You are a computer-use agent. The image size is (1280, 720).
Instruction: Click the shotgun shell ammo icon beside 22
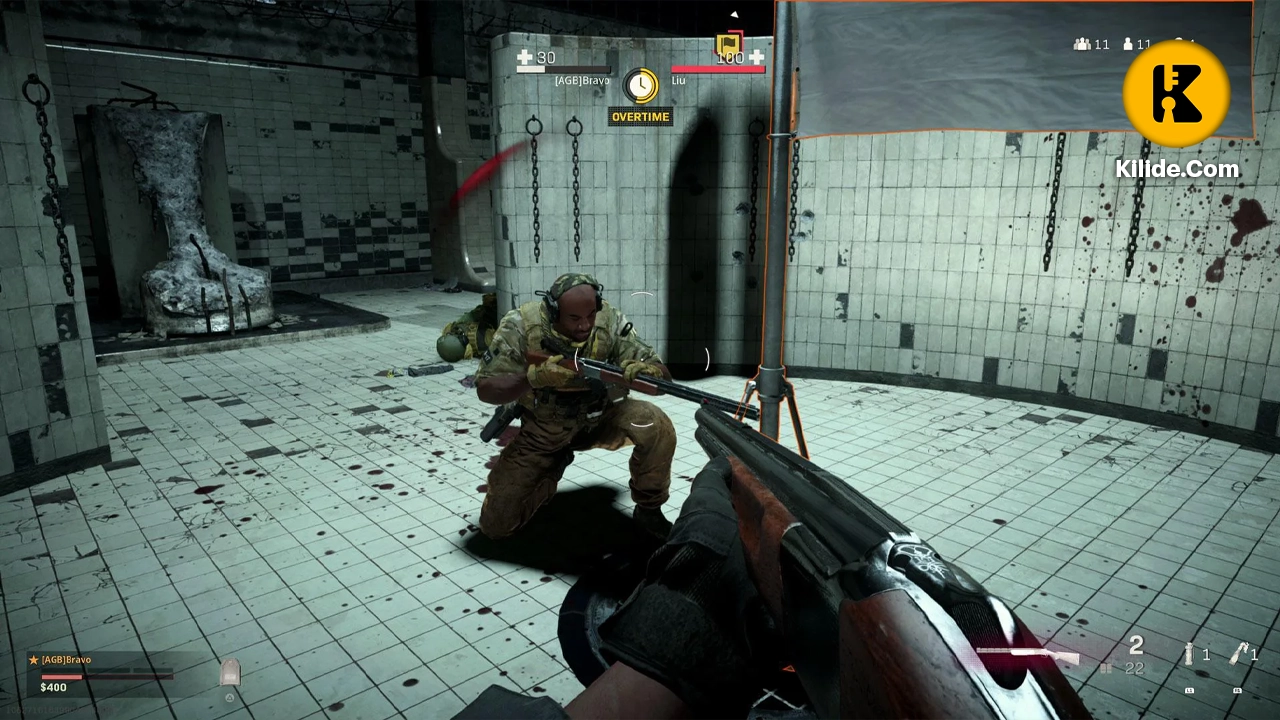pos(1106,668)
